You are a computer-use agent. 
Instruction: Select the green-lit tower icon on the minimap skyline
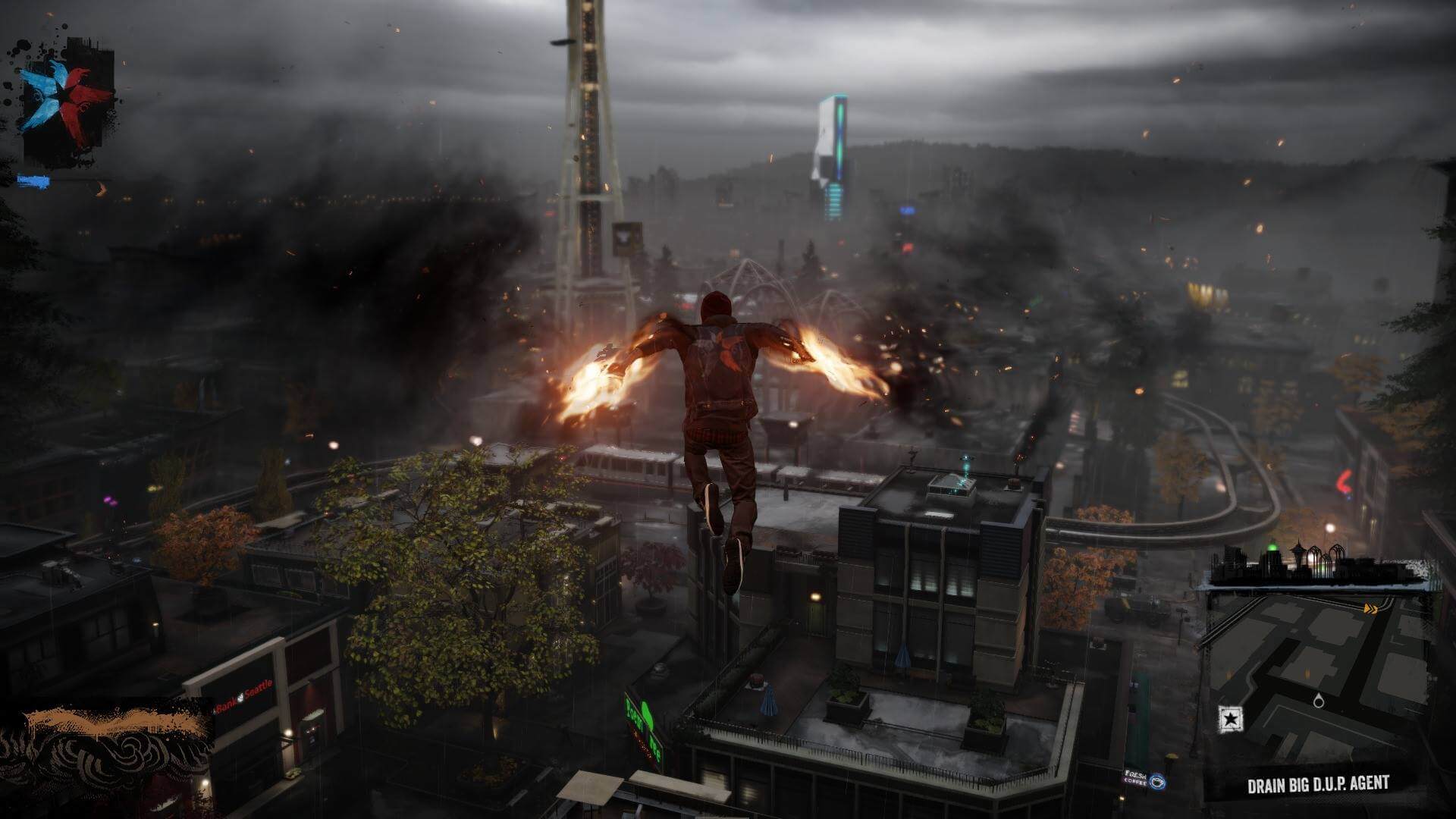(x=1272, y=548)
